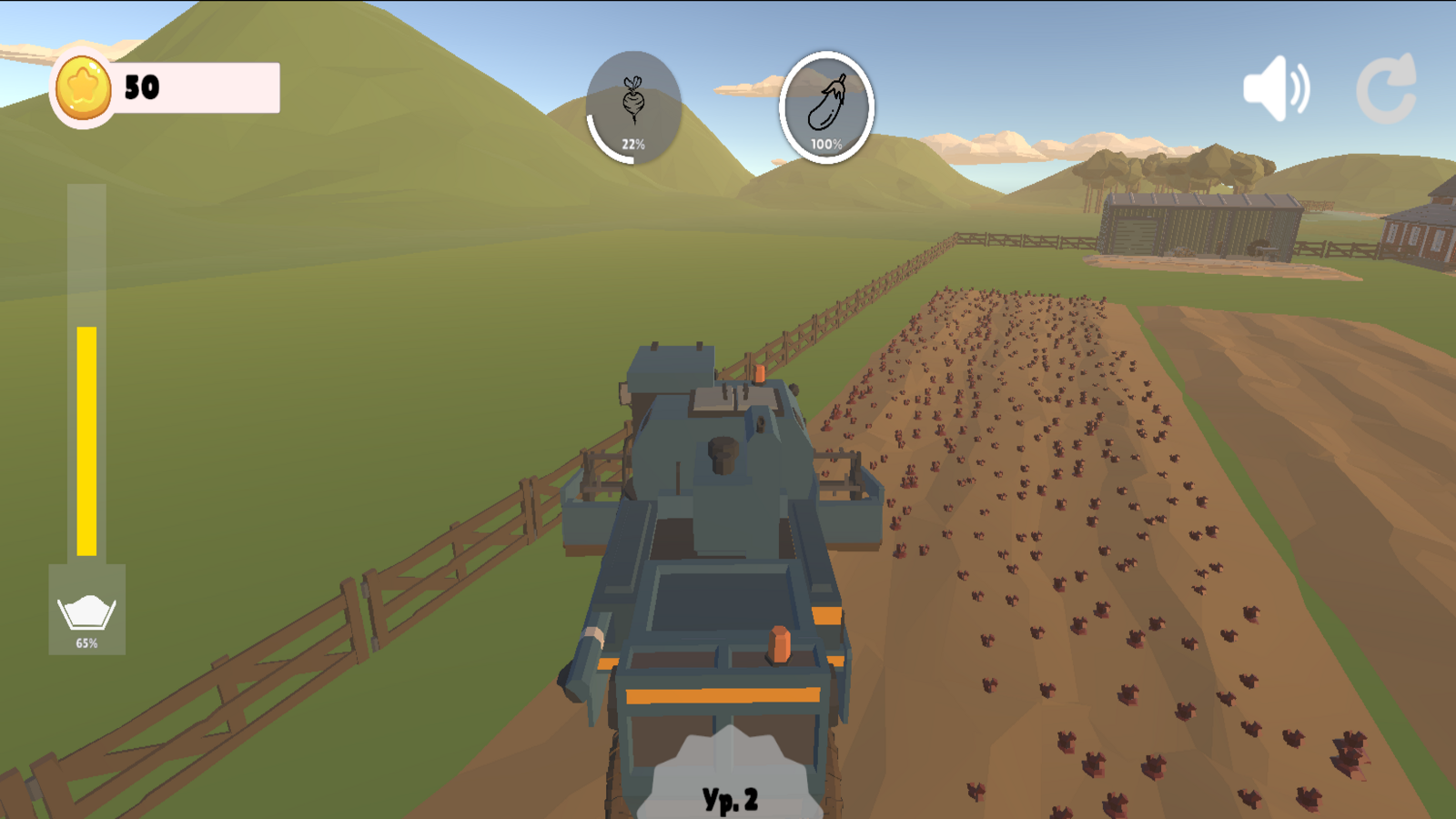The width and height of the screenshot is (1456, 819).
Task: Click the 65% capacity label
Action: (x=87, y=643)
